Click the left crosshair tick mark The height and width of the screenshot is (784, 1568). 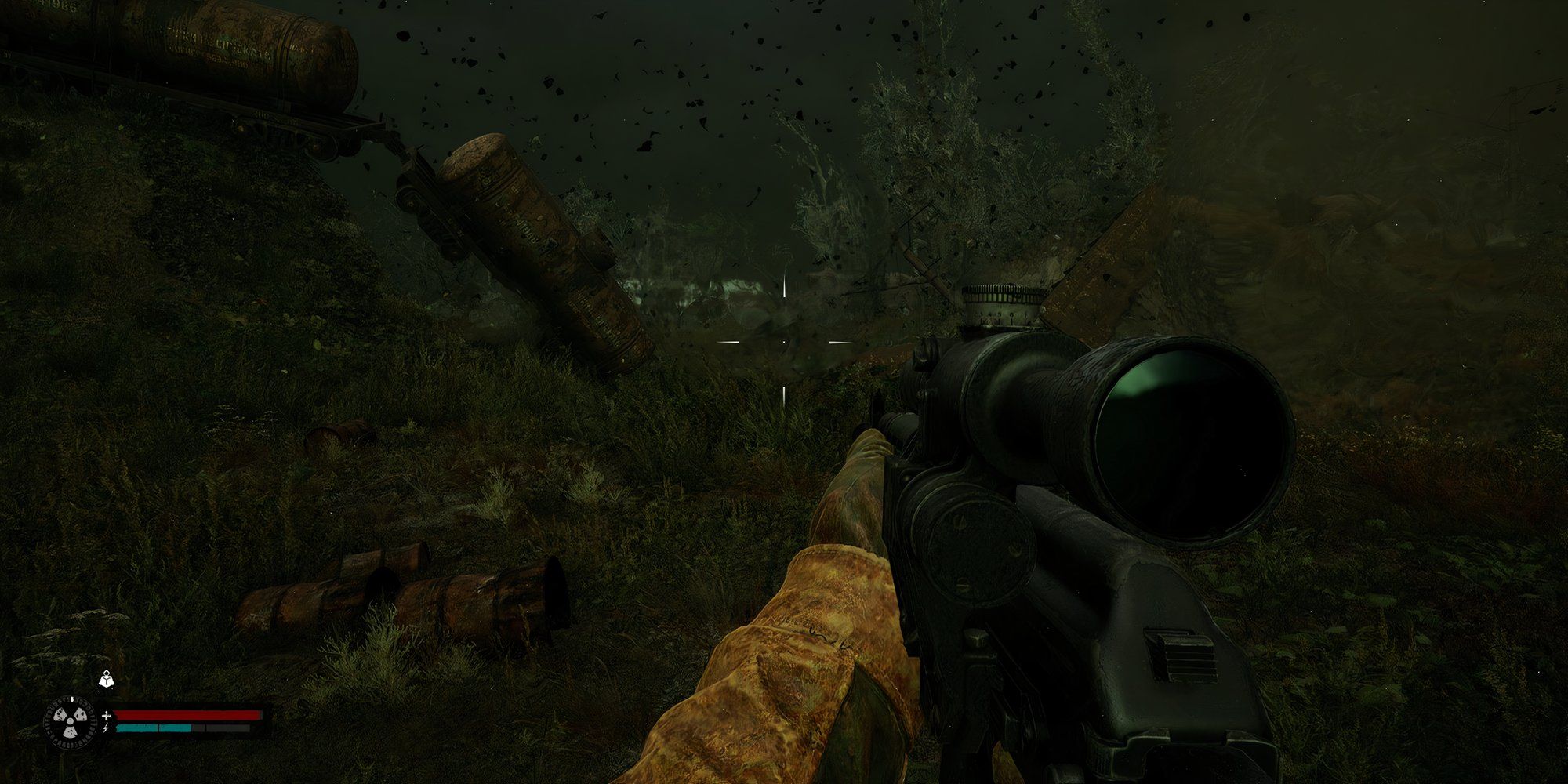[728, 342]
